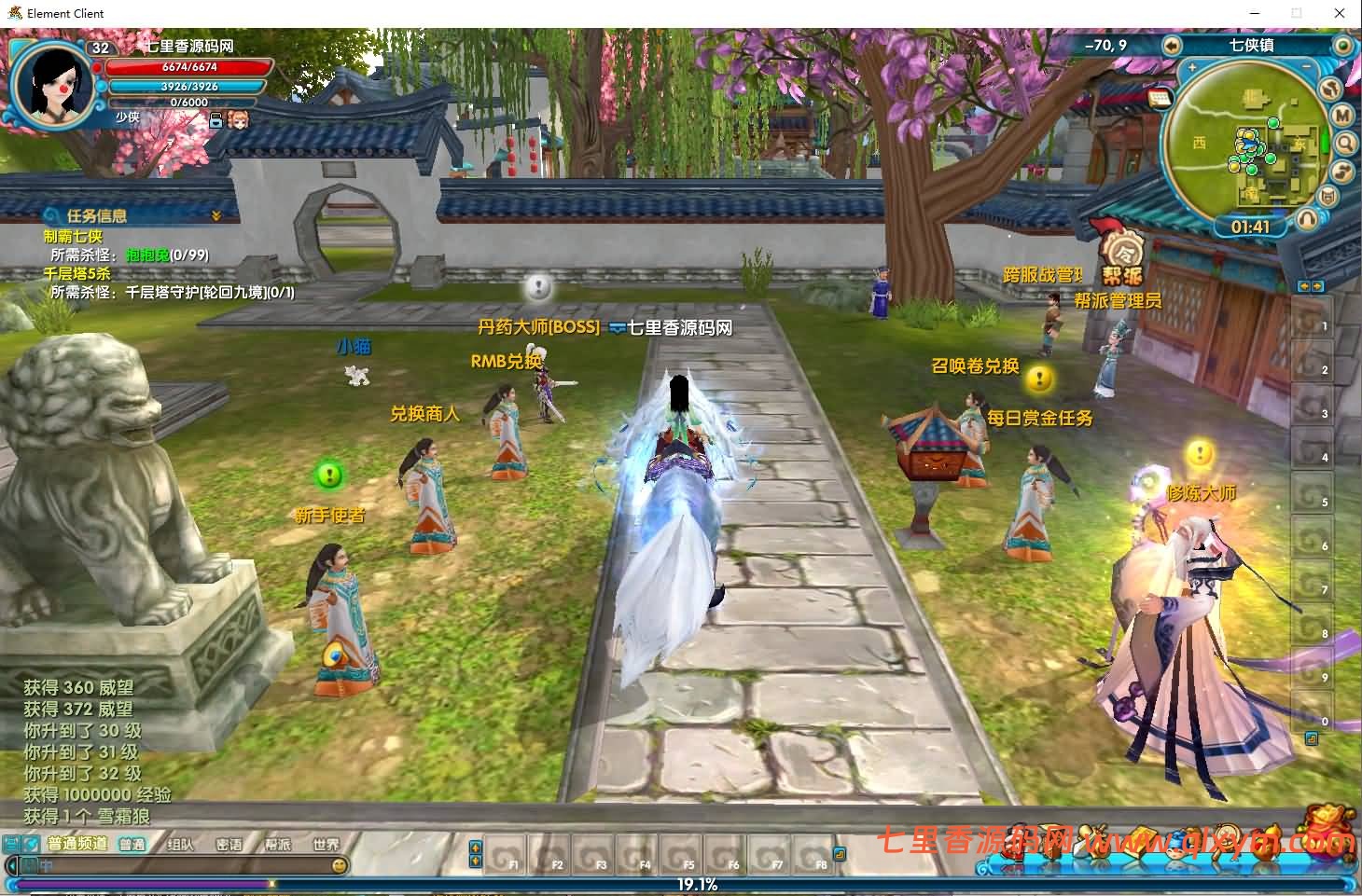The width and height of the screenshot is (1362, 896).
Task: Collapse the 任务信息 quest tracker
Action: [x=216, y=215]
